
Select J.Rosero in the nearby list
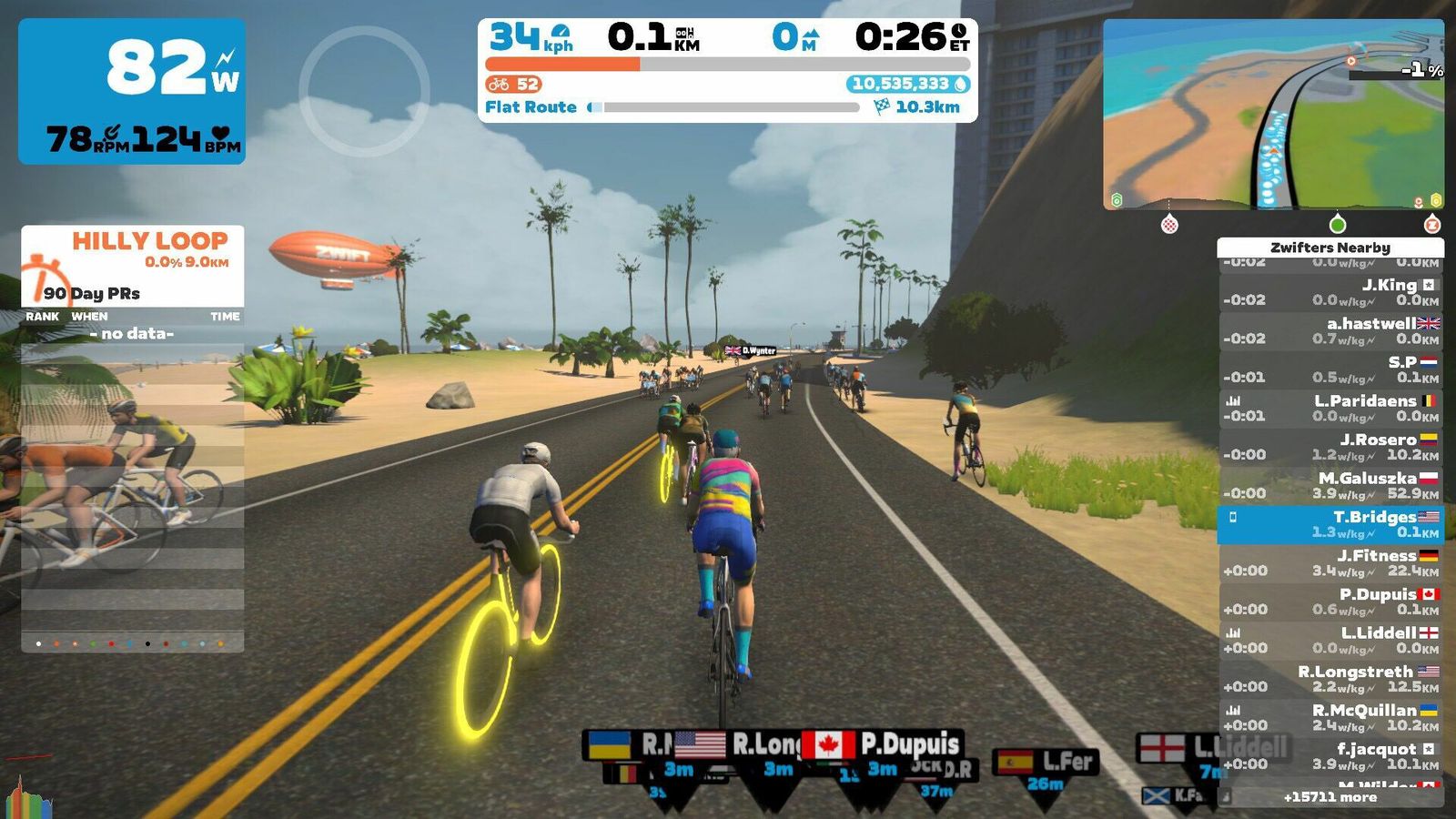click(x=1330, y=446)
